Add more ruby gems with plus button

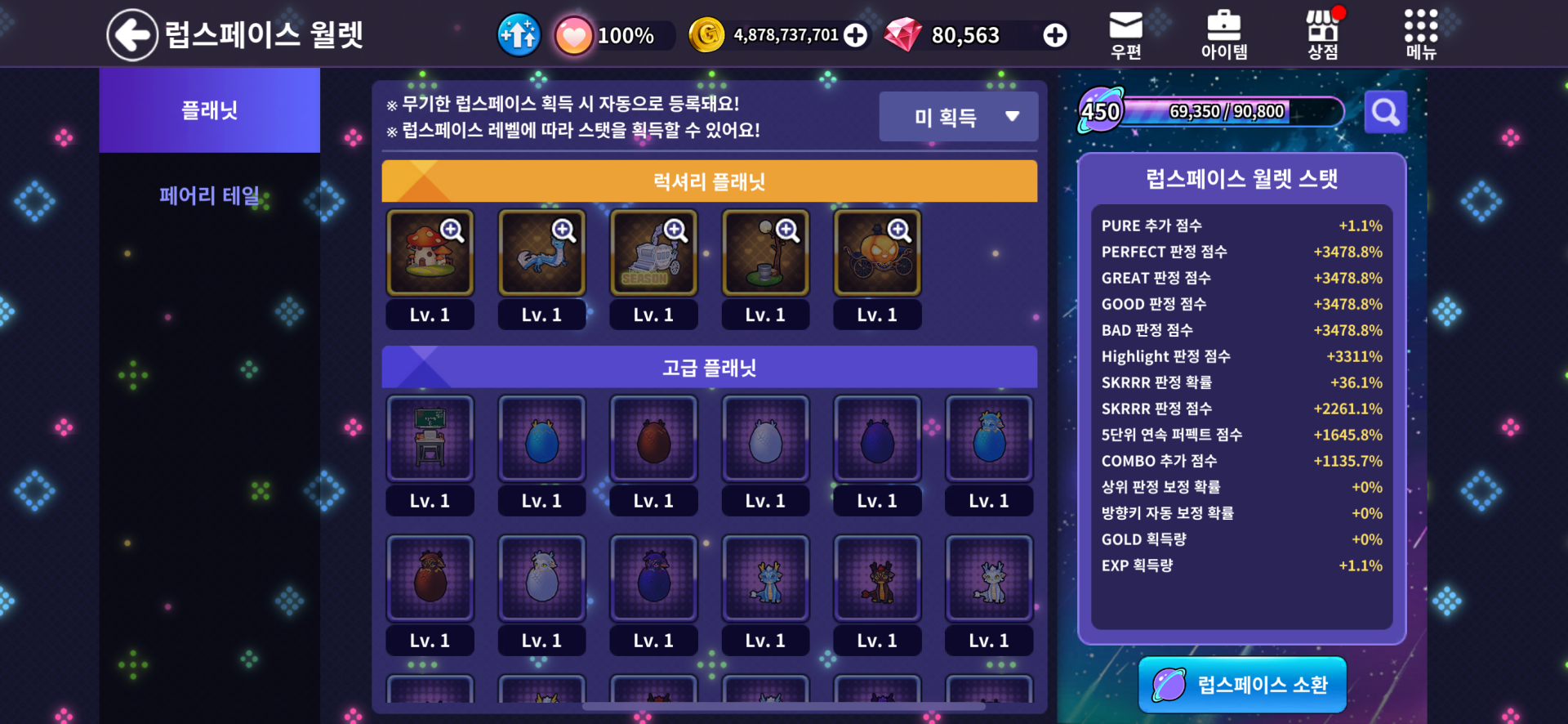click(x=1054, y=35)
